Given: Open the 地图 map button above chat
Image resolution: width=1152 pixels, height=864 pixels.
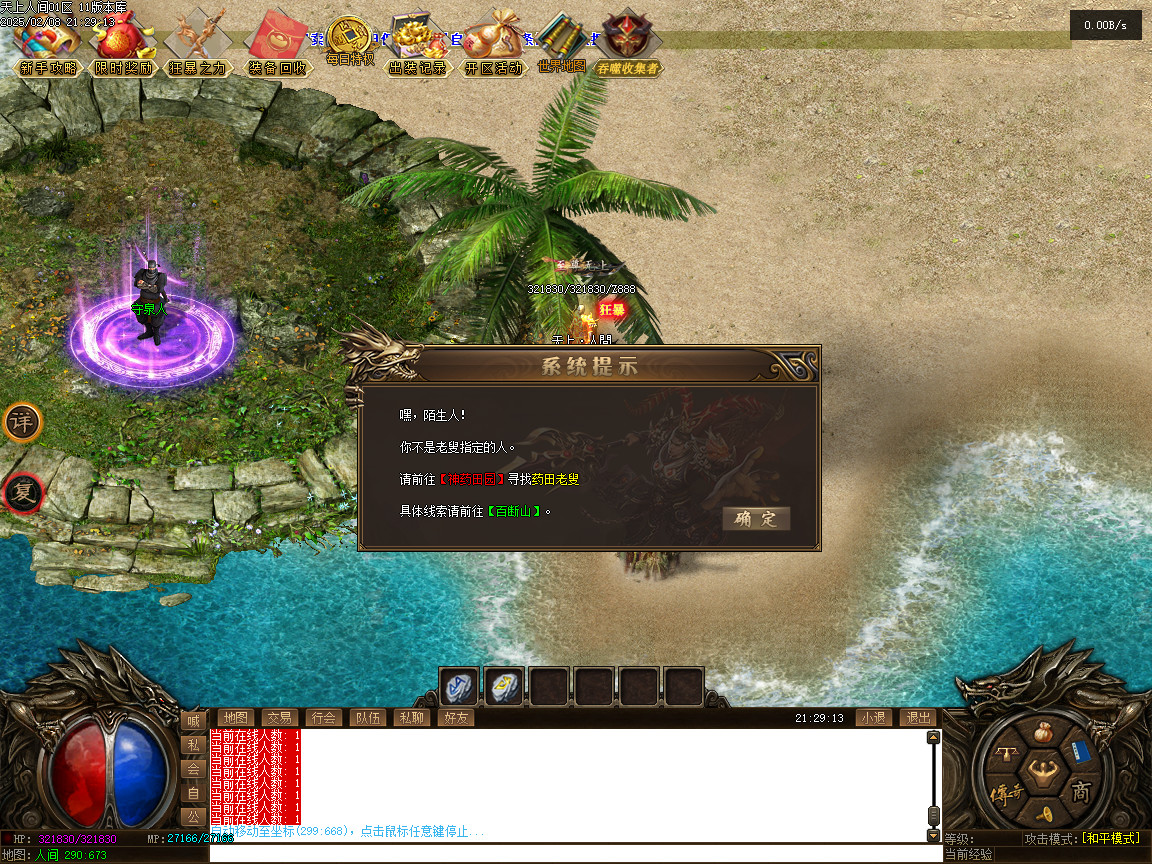Looking at the screenshot, I should (235, 718).
